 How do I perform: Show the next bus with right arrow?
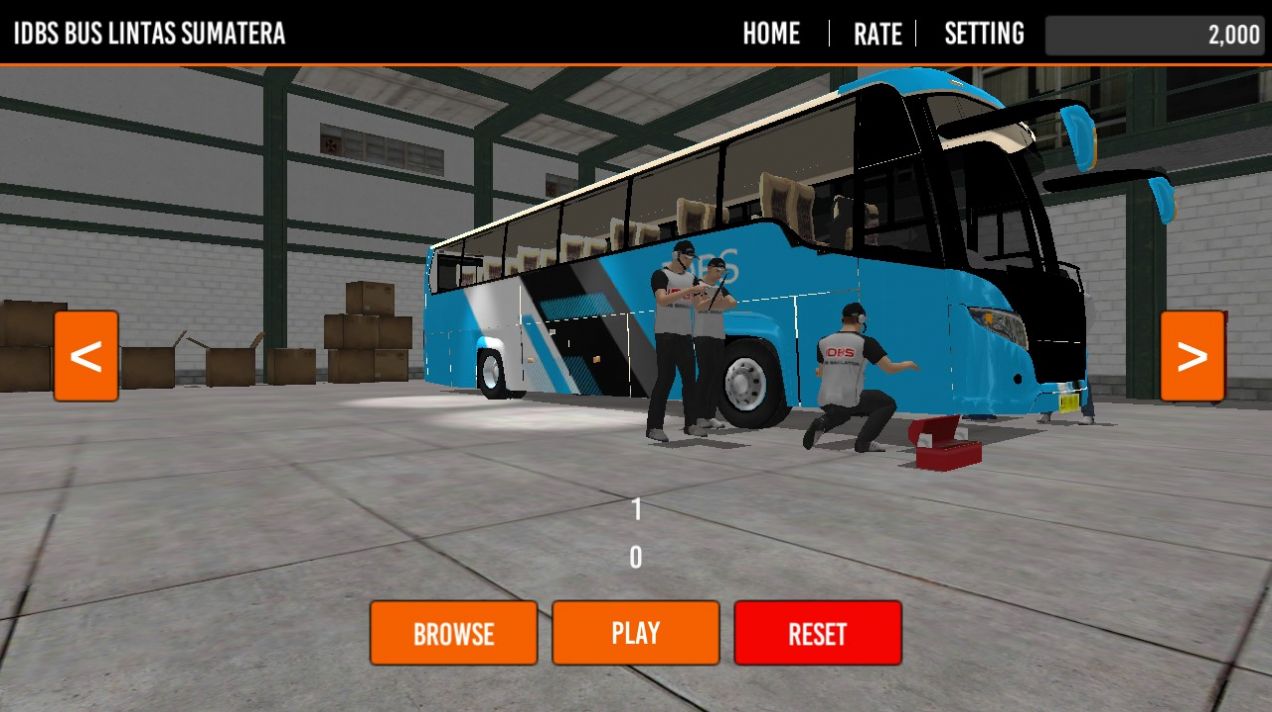pos(1192,356)
